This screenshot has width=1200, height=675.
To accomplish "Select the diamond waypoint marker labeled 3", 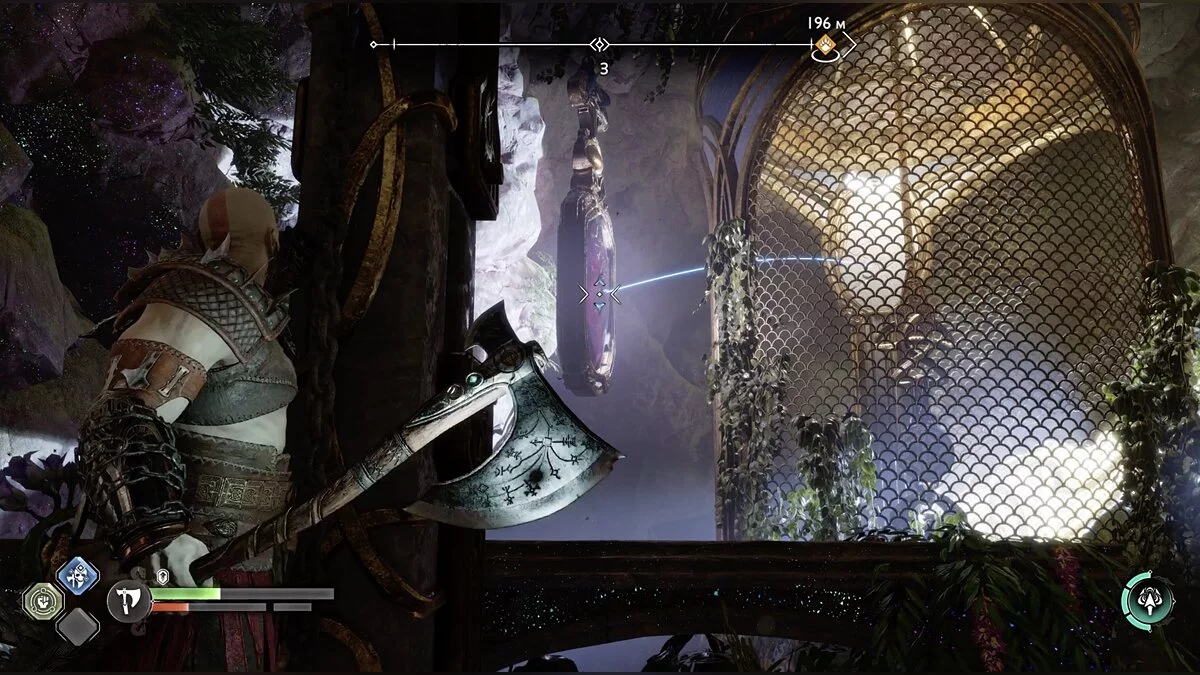I will (599, 45).
